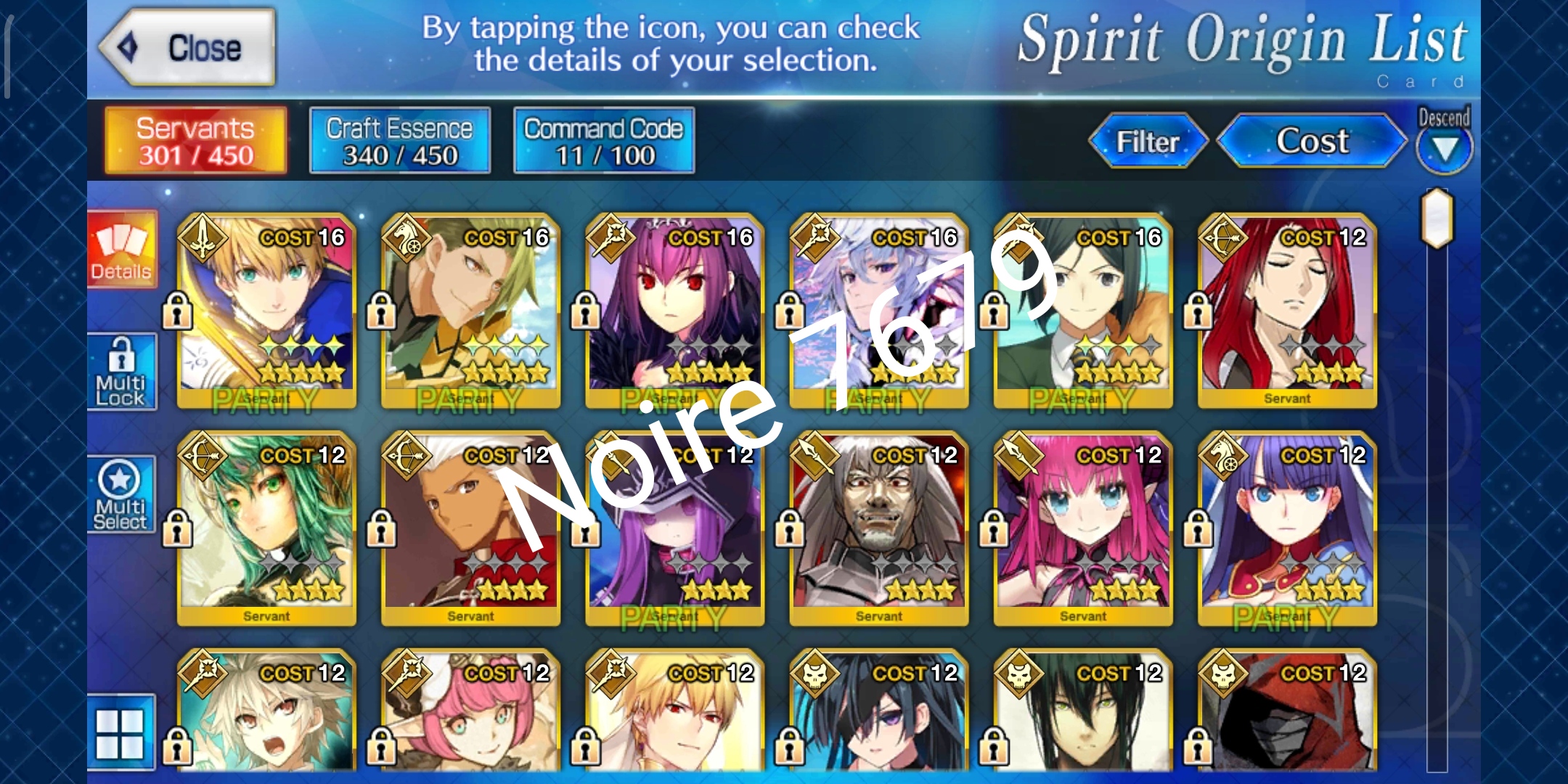Open the Details panel icon

[x=123, y=250]
